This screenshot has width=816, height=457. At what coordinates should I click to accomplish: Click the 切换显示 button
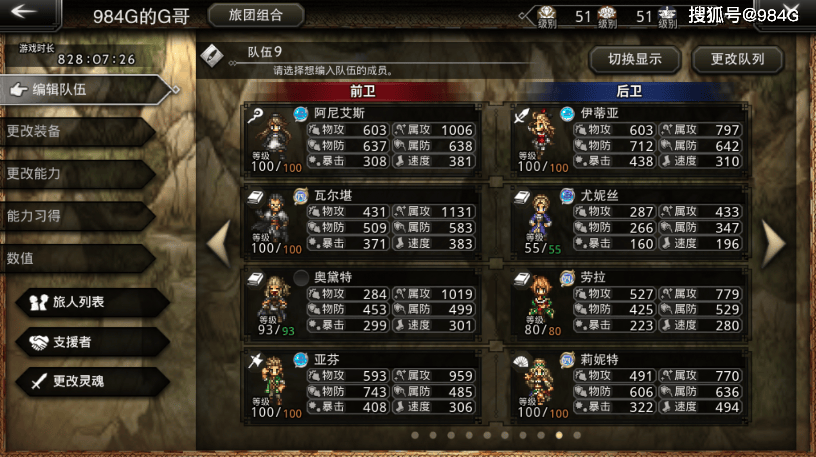pos(635,59)
